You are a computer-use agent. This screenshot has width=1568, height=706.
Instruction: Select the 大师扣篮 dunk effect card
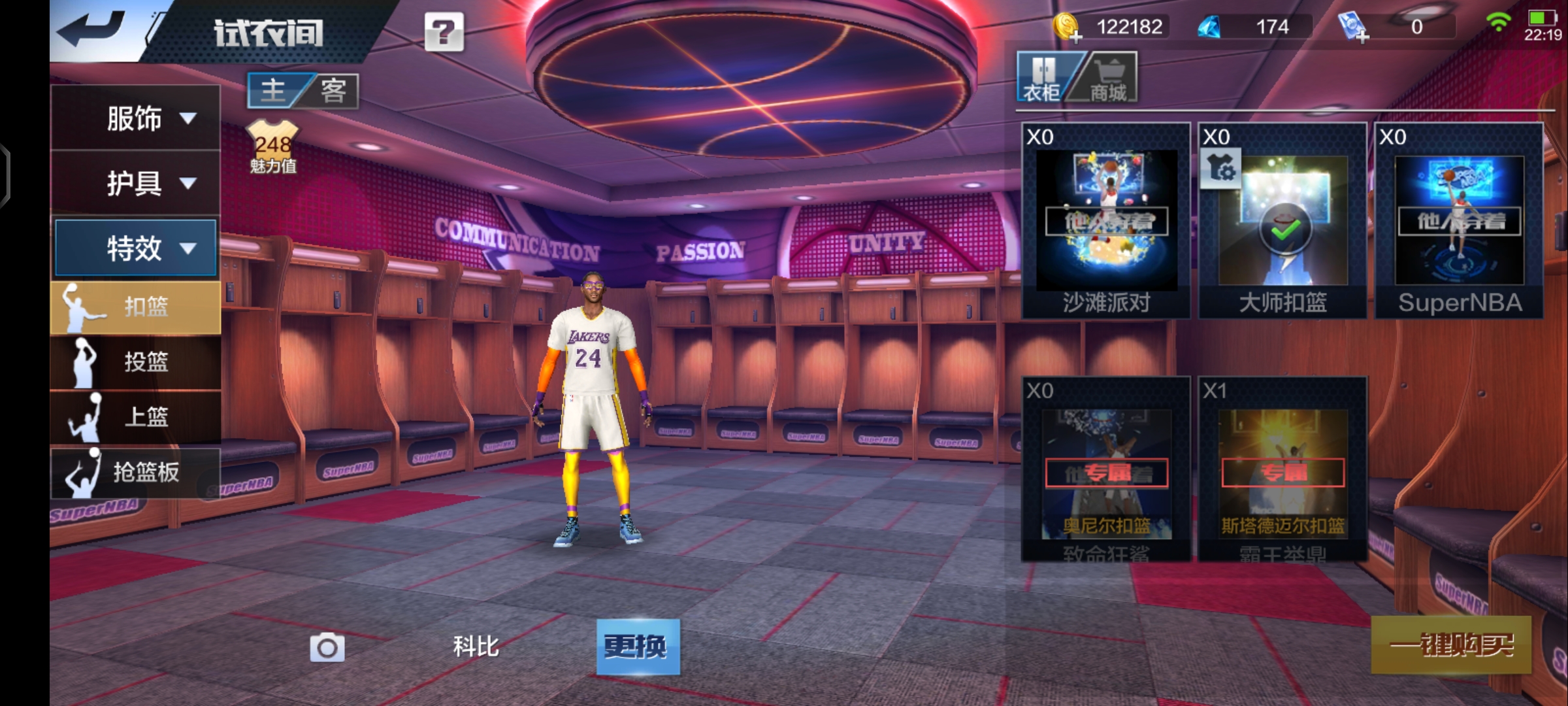tap(1282, 220)
